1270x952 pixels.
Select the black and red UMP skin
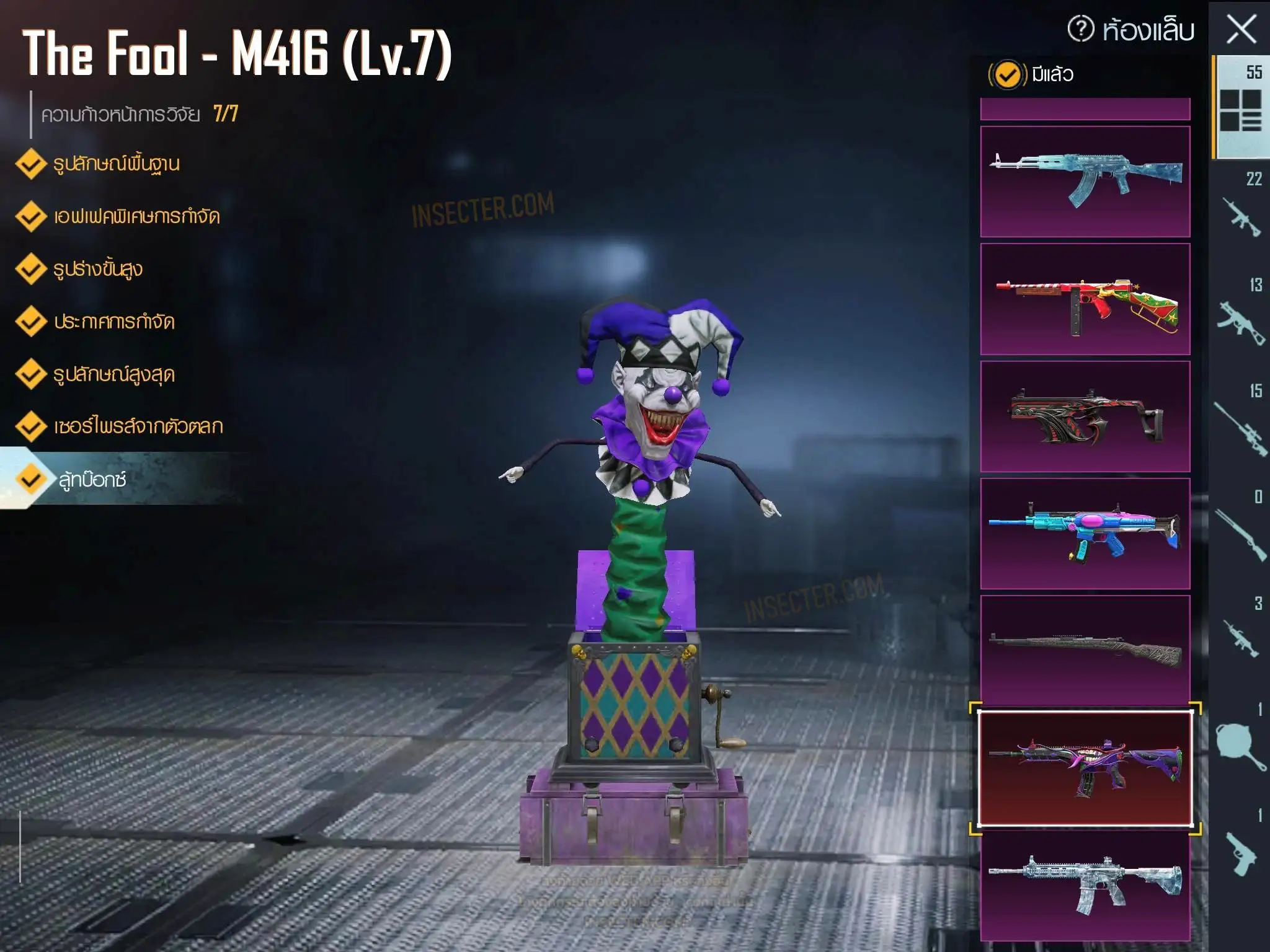click(1085, 416)
